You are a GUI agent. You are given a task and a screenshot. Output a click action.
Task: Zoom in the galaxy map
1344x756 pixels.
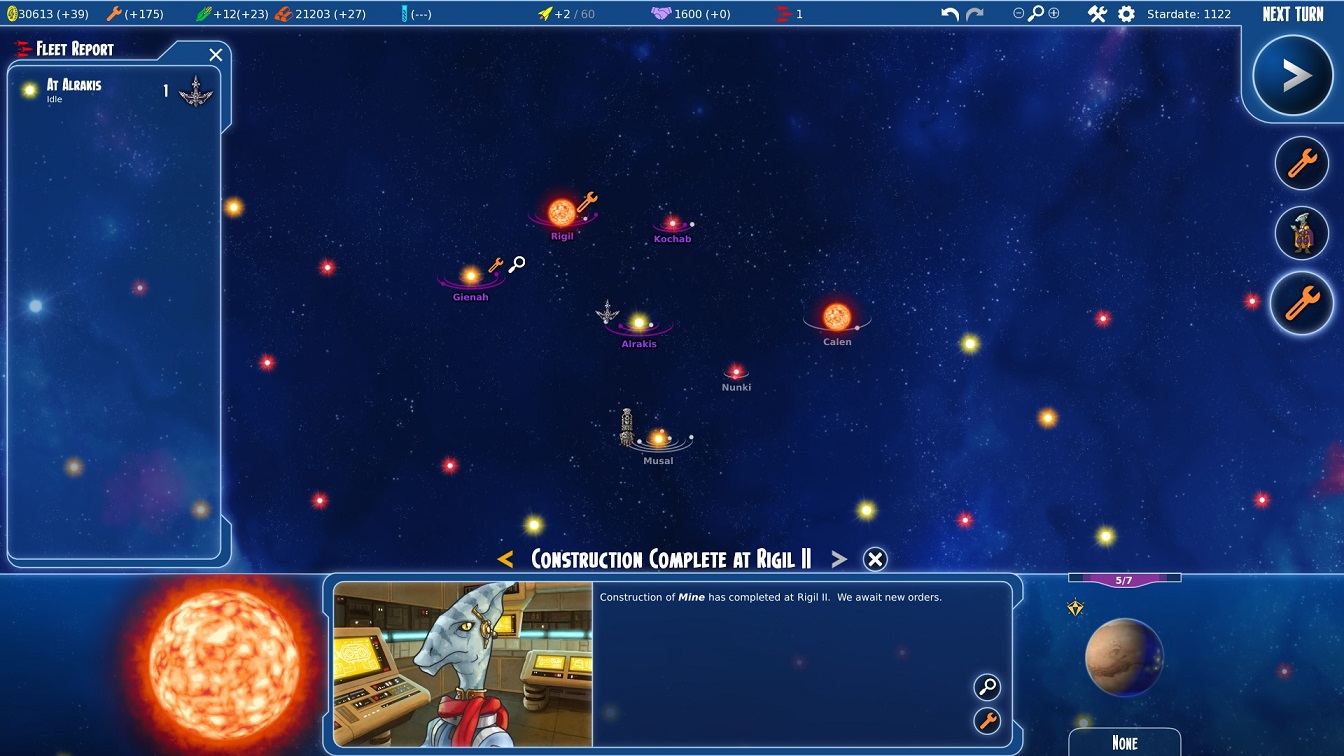1054,14
